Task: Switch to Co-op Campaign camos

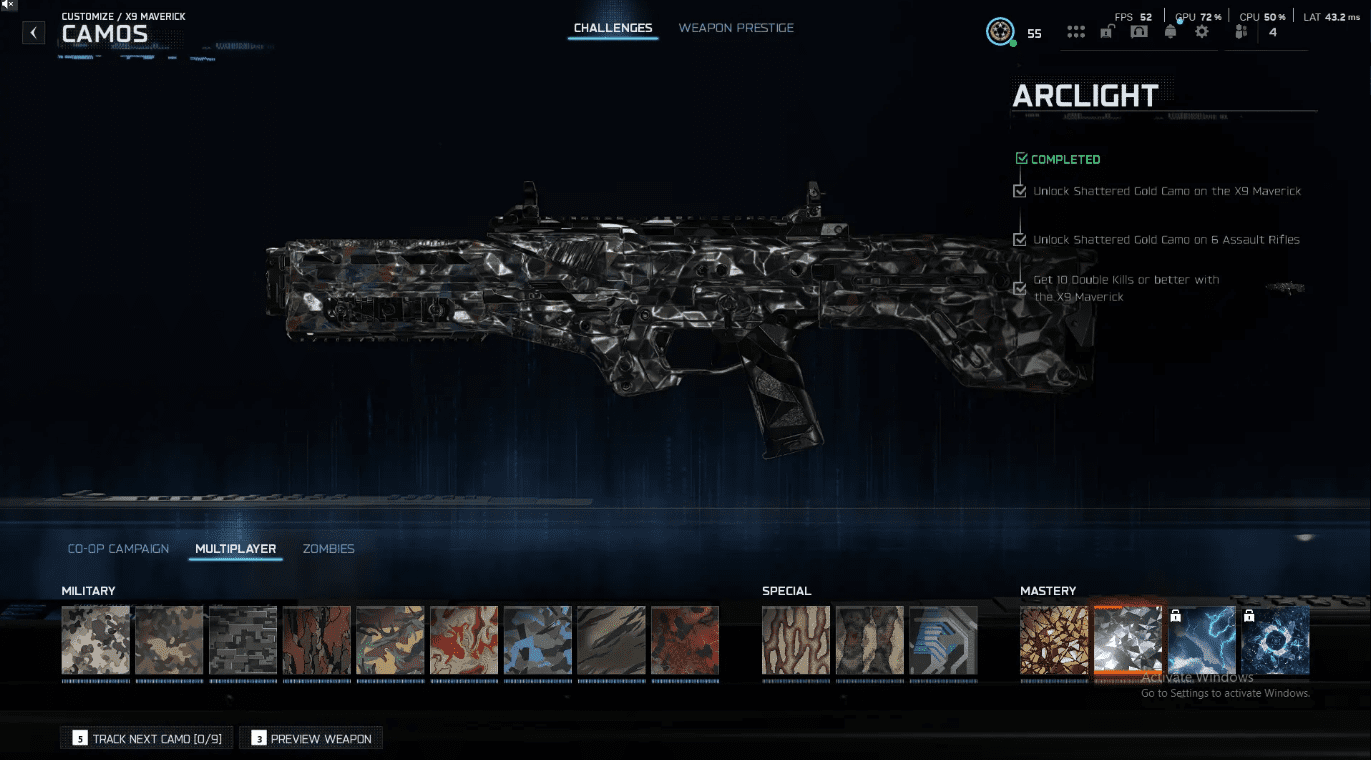Action: point(118,549)
